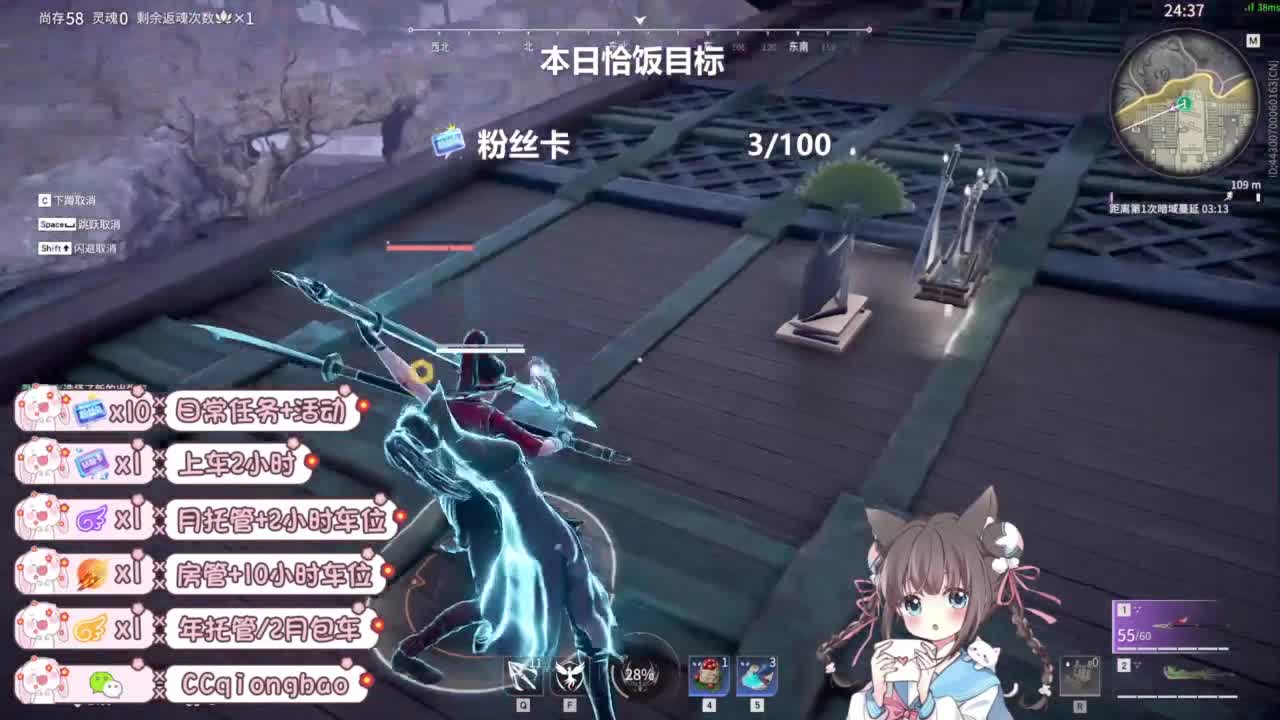Activate the phoenix ultimate icon above the F key
The width and height of the screenshot is (1280, 720).
click(x=568, y=675)
